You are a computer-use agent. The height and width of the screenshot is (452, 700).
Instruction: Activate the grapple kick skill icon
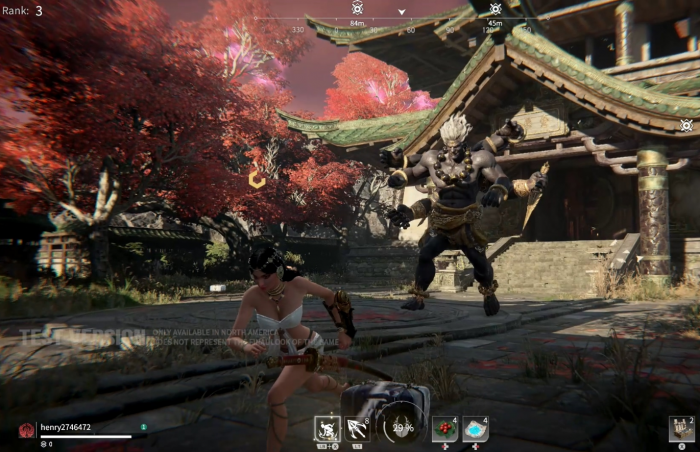click(x=327, y=429)
